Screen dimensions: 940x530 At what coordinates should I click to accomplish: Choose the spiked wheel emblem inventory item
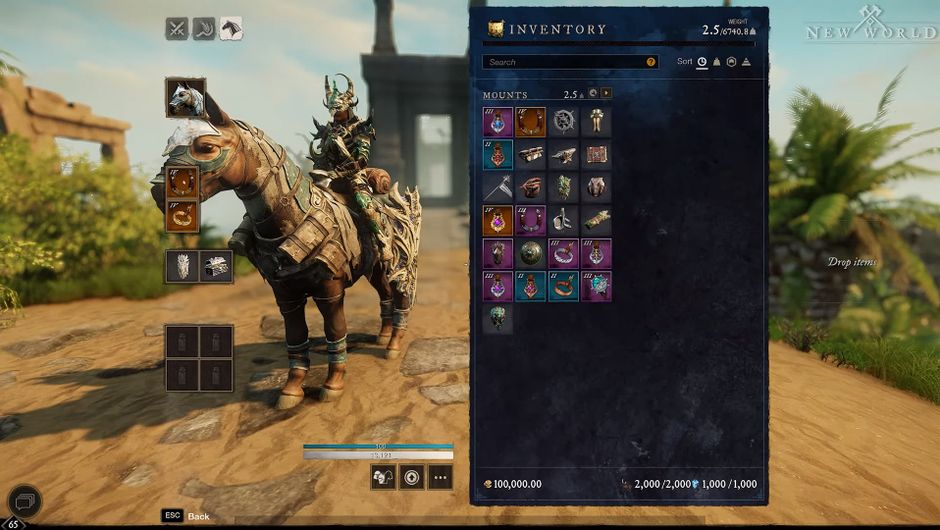[564, 122]
